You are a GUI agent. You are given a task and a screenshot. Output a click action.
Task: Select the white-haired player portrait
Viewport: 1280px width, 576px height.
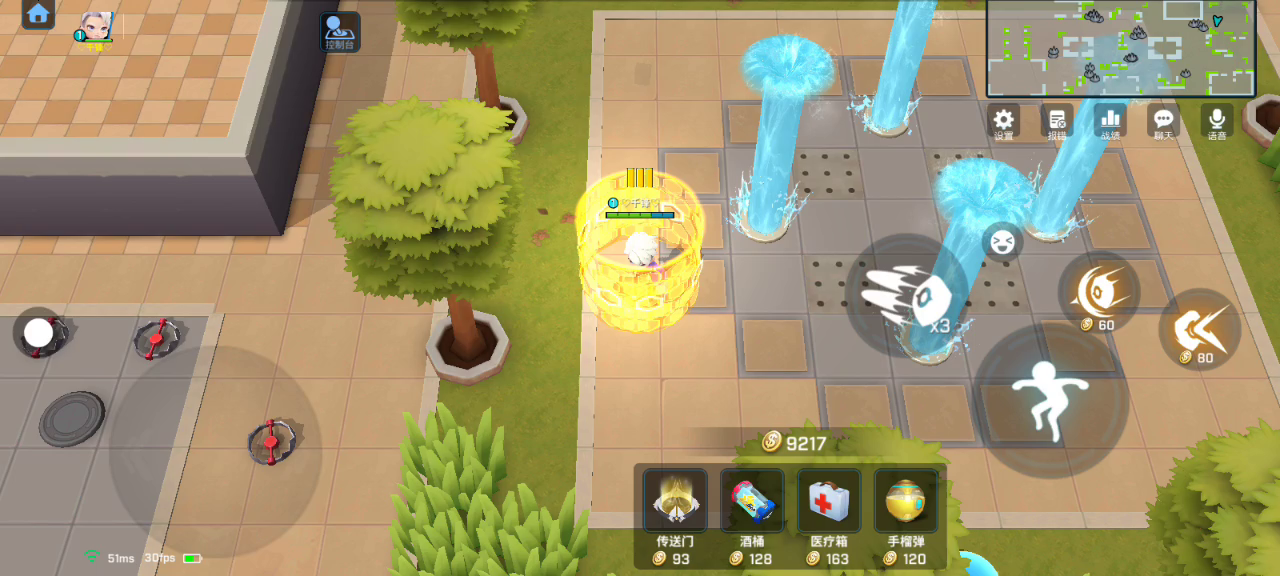coord(96,26)
